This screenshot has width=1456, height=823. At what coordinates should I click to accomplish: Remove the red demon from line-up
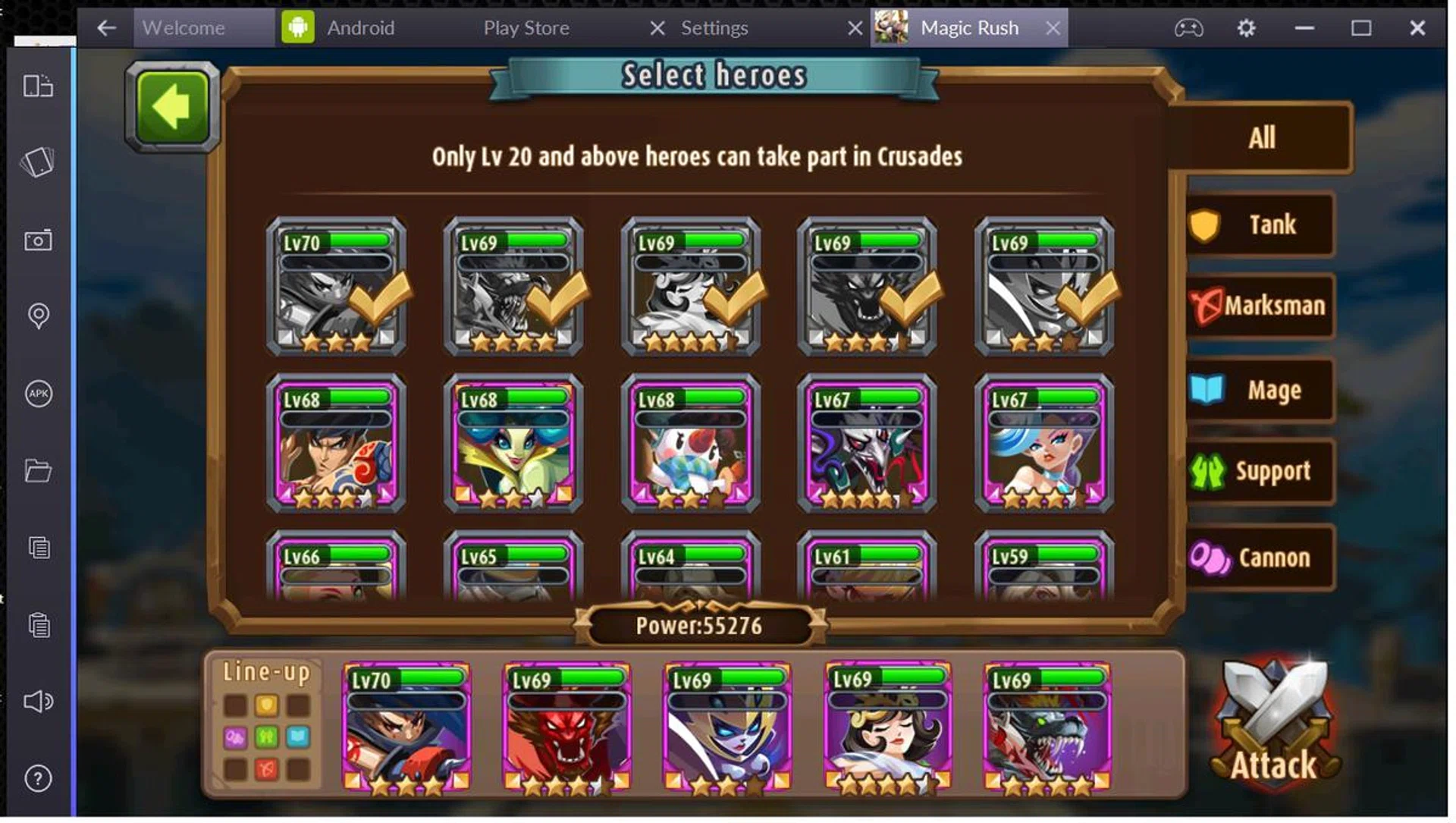tap(566, 727)
